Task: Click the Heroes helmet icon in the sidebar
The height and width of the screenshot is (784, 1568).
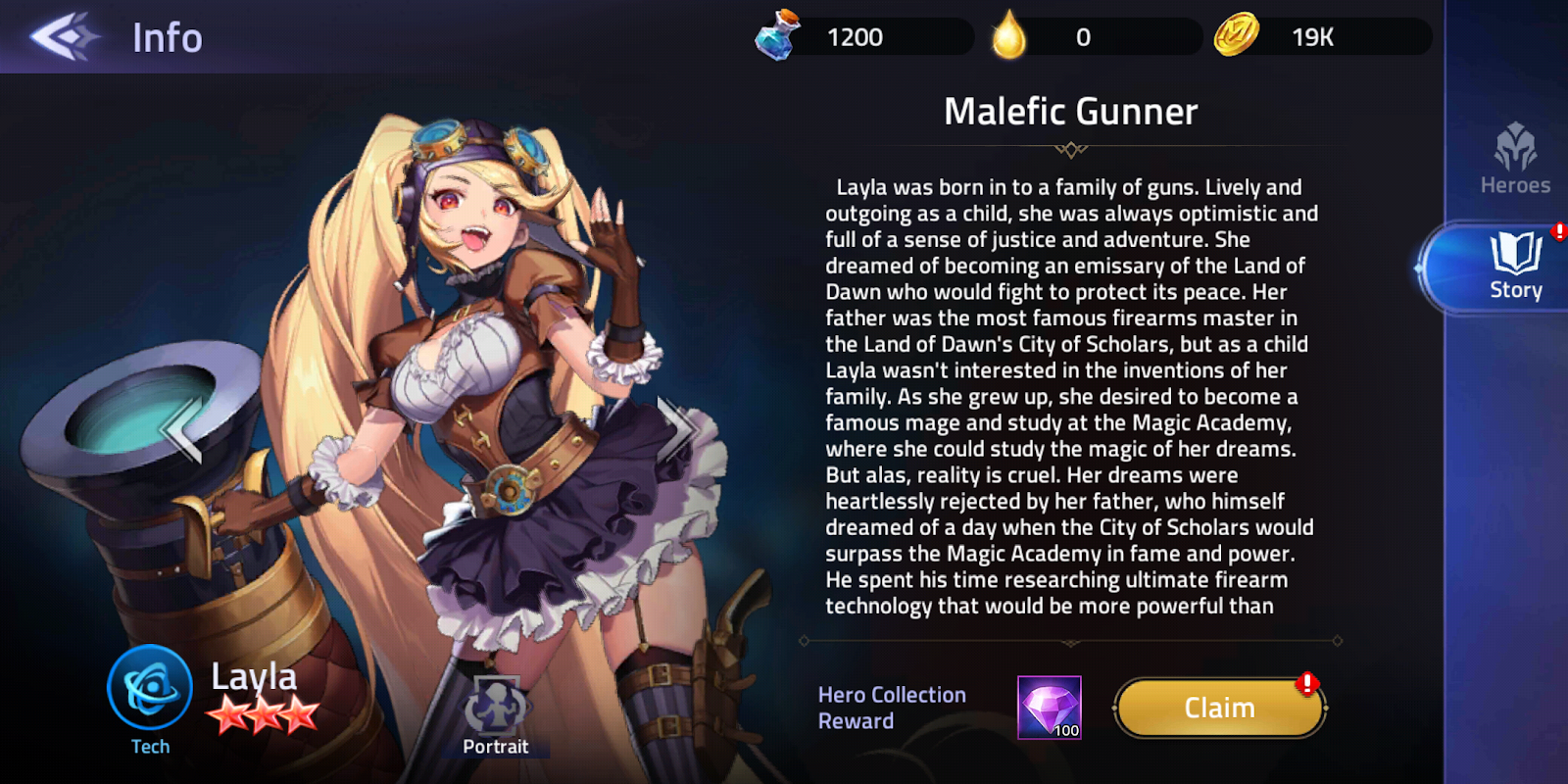Action: (x=1517, y=149)
